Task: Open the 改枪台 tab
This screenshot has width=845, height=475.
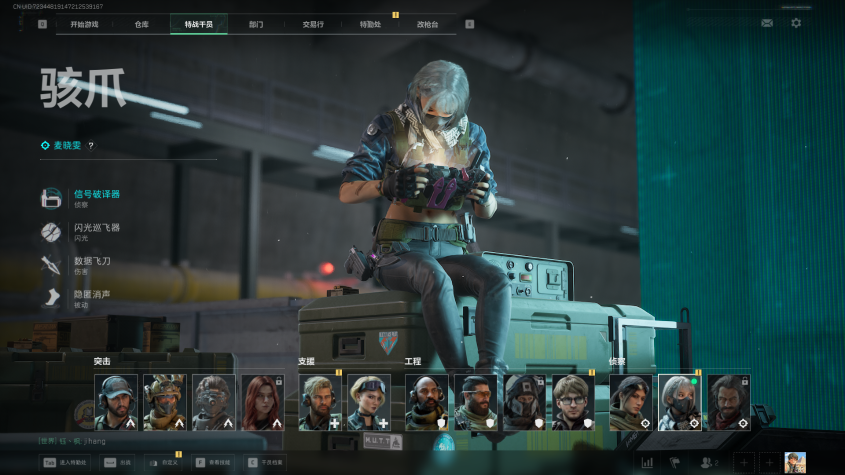Action: (427, 24)
